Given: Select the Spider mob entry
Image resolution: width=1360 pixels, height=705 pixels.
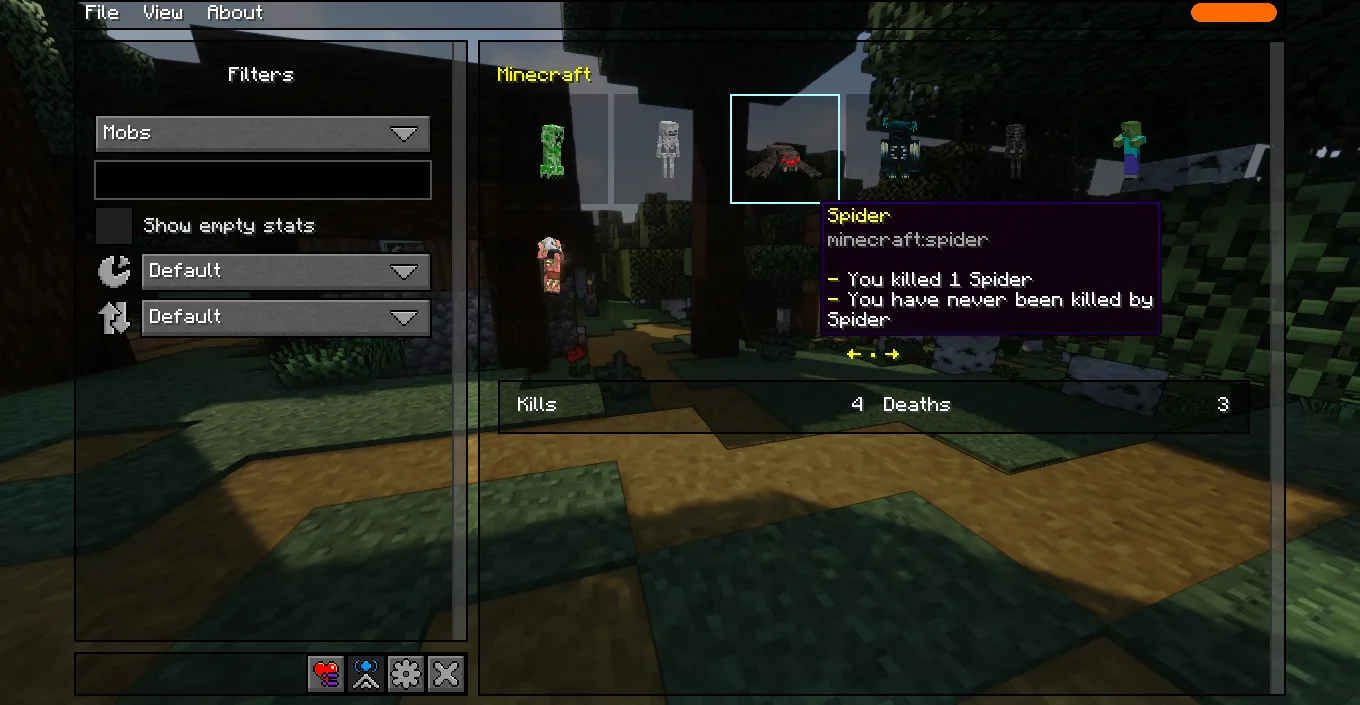Looking at the screenshot, I should 785,150.
